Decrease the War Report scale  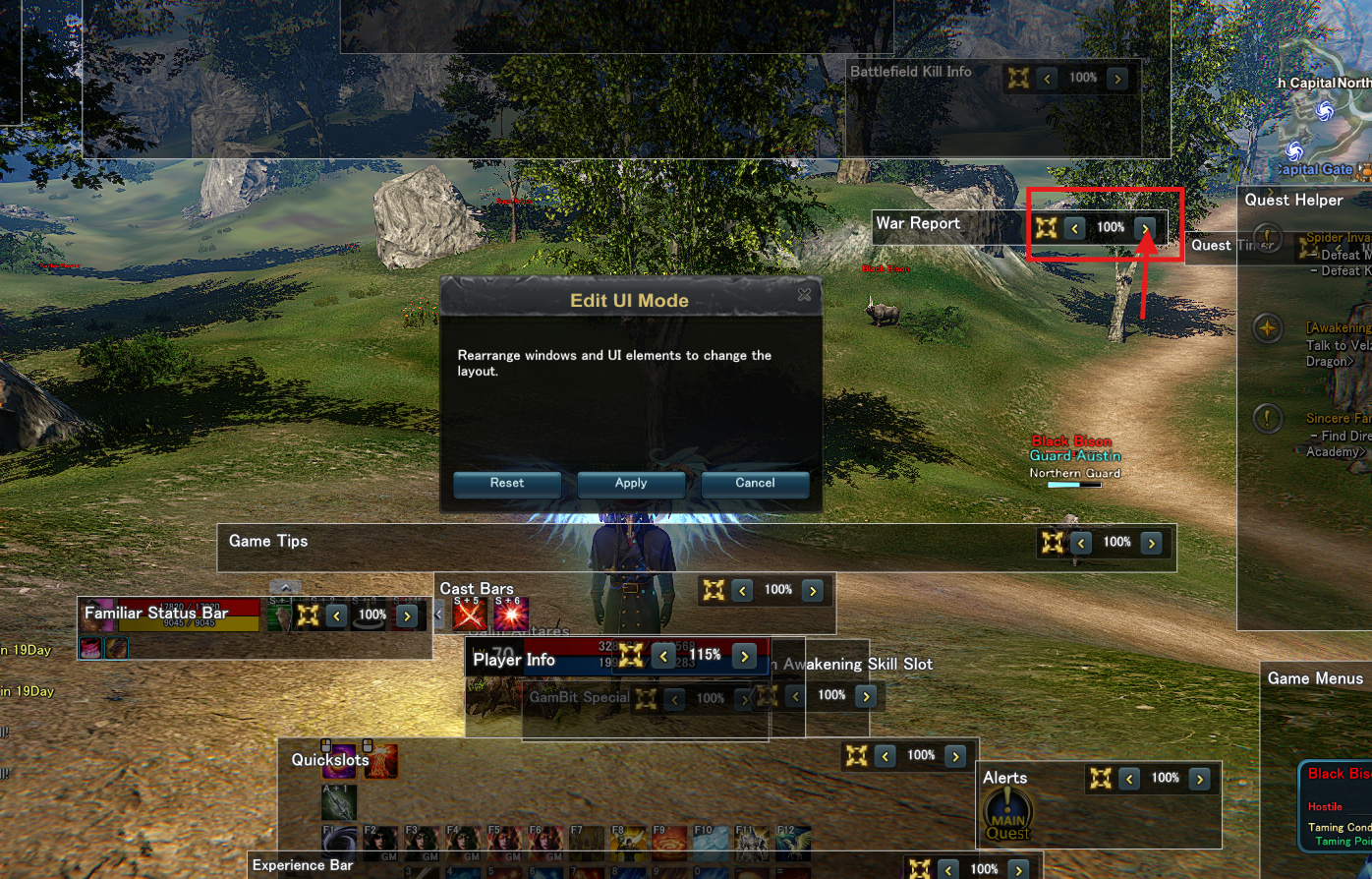[1075, 228]
